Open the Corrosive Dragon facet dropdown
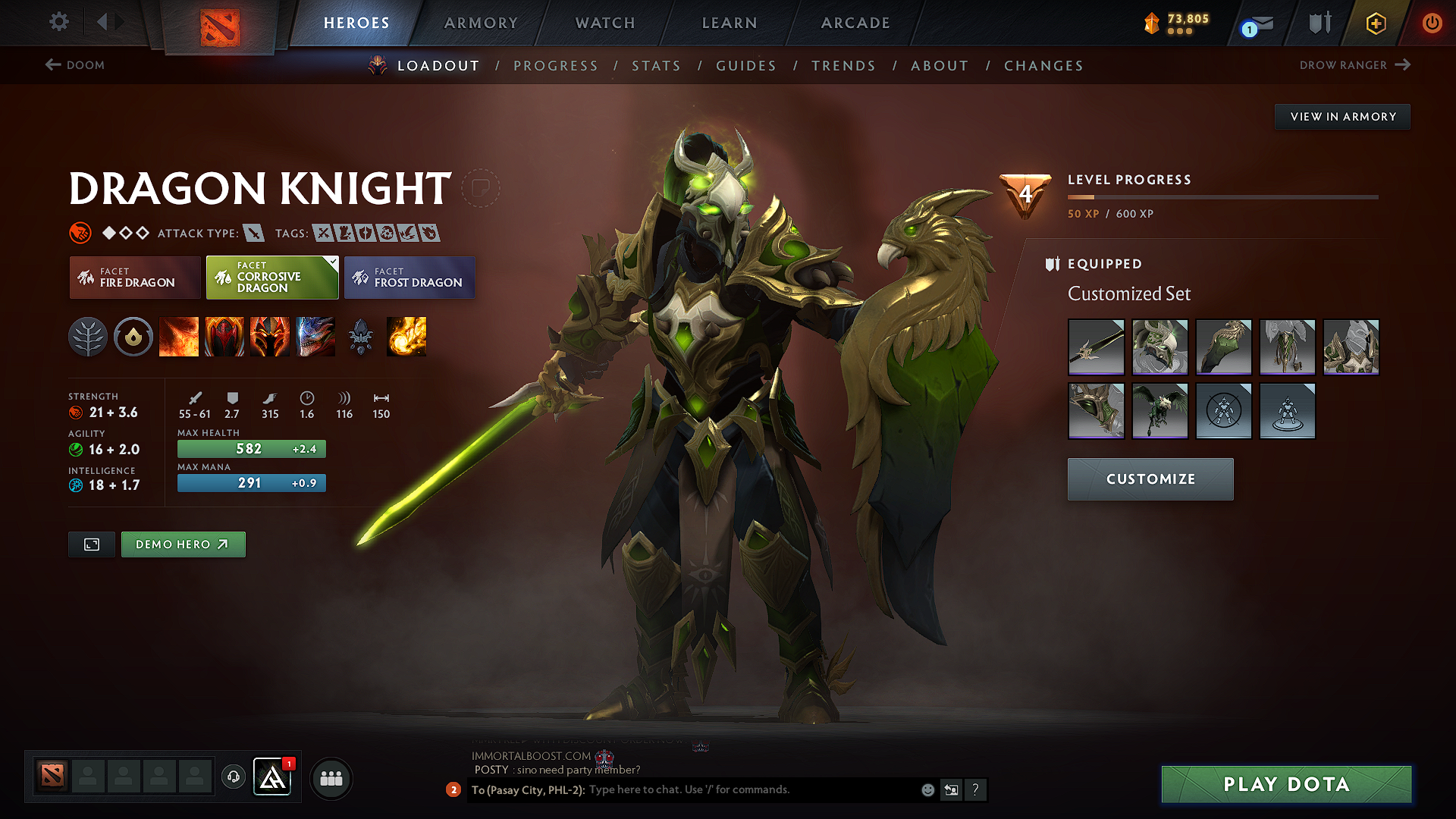Viewport: 1456px width, 819px height. [x=271, y=278]
